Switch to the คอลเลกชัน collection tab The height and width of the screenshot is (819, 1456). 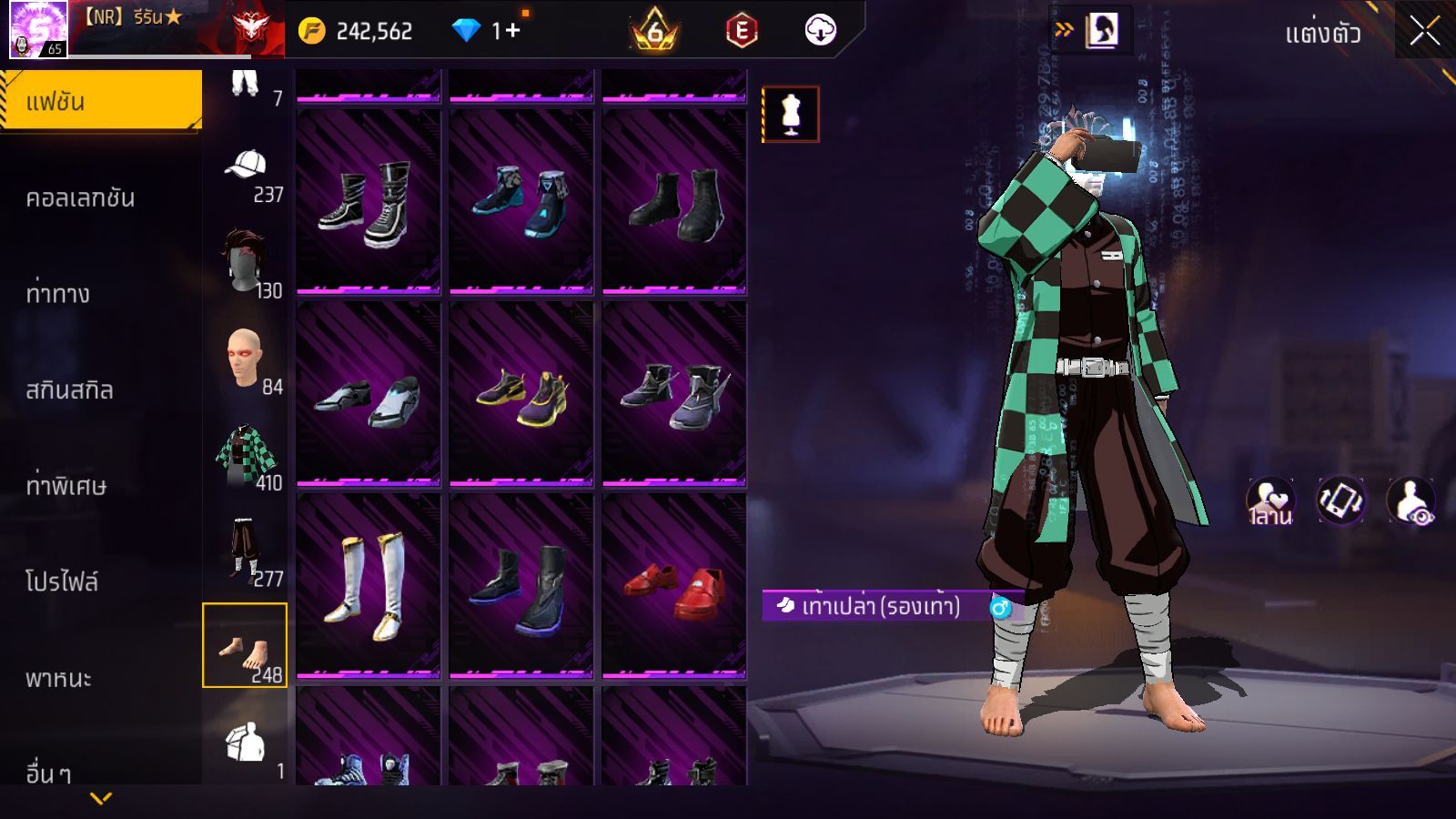coord(80,198)
